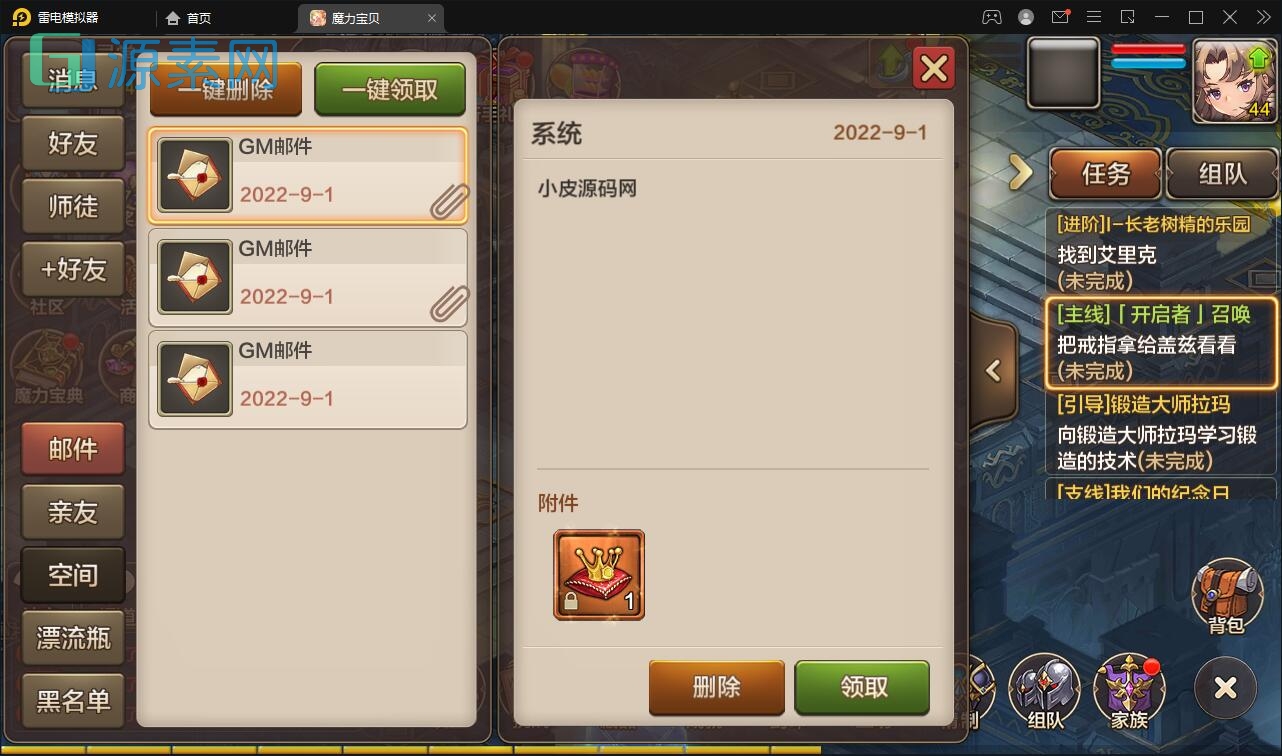Expand the double-arrow menu at top right

click(x=1262, y=17)
